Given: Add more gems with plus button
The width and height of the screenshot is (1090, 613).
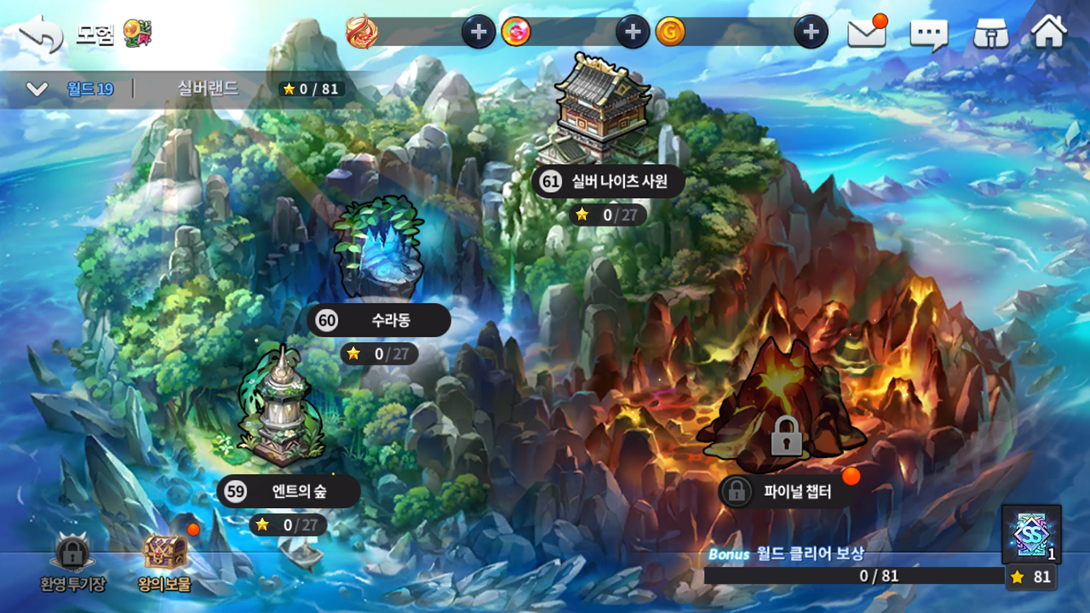Looking at the screenshot, I should pos(632,33).
